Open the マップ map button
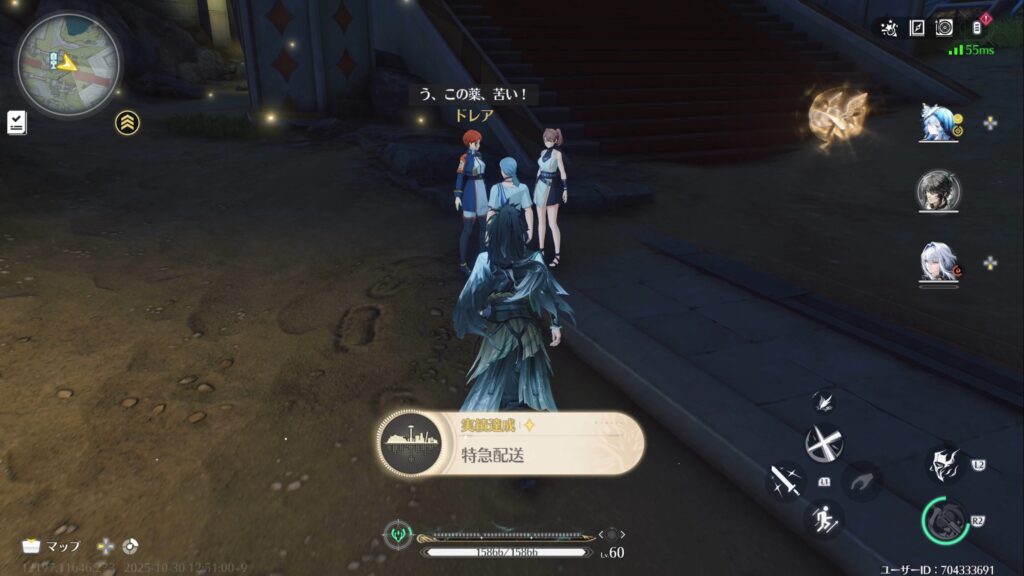Viewport: 1024px width, 576px height. pyautogui.click(x=52, y=547)
